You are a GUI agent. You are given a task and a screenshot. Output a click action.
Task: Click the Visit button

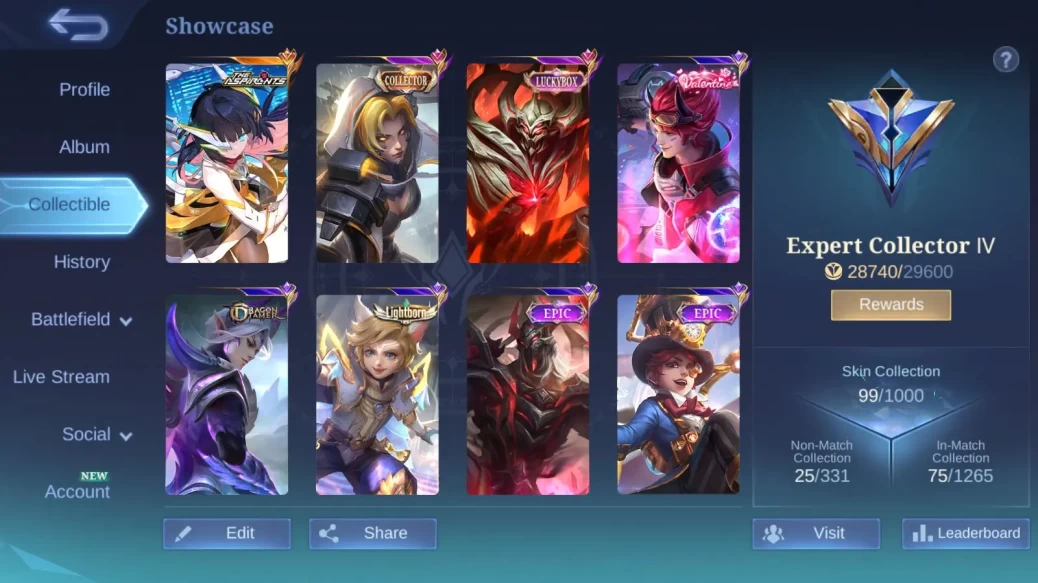816,533
